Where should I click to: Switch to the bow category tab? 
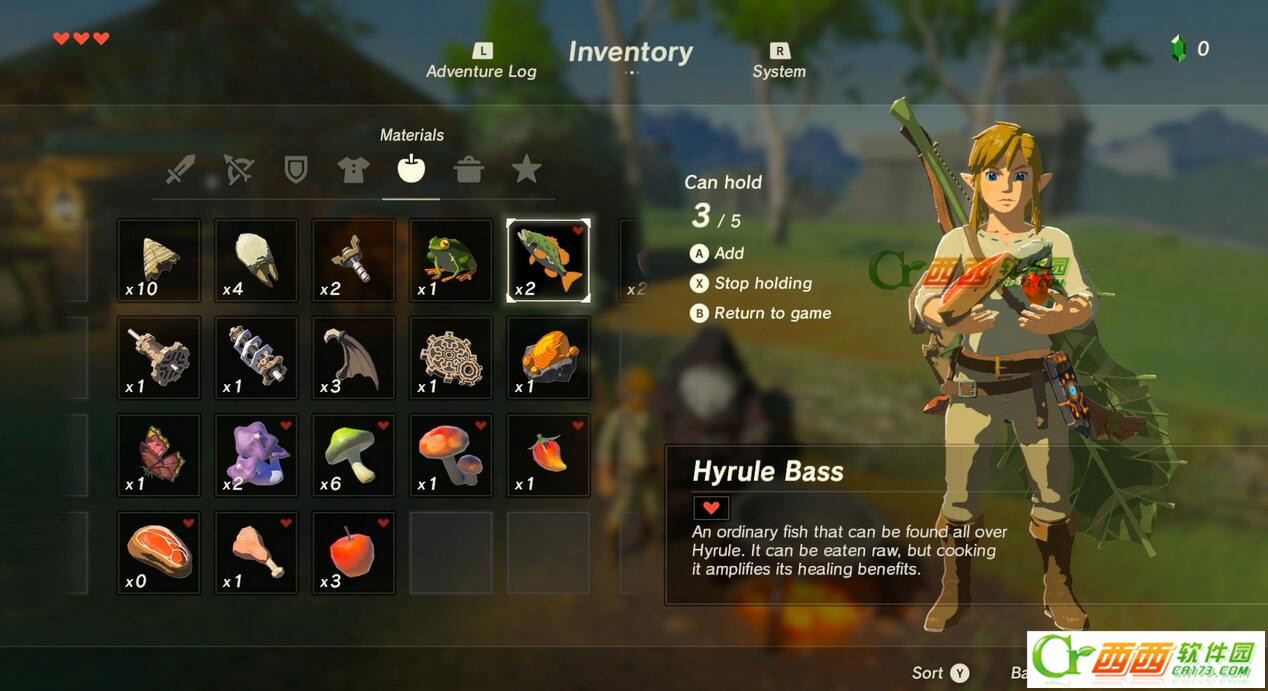238,170
